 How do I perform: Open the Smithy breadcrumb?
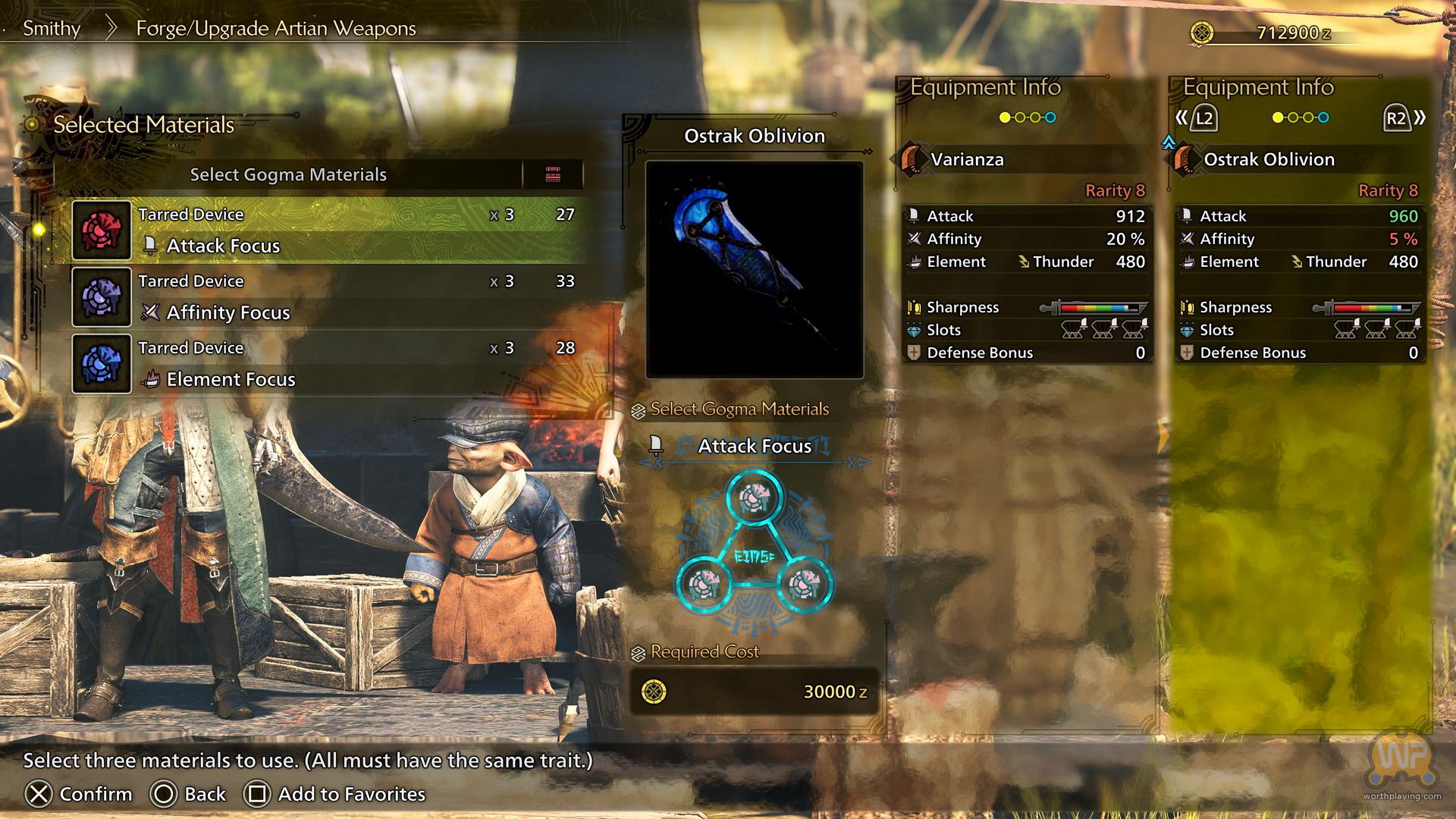click(x=52, y=29)
